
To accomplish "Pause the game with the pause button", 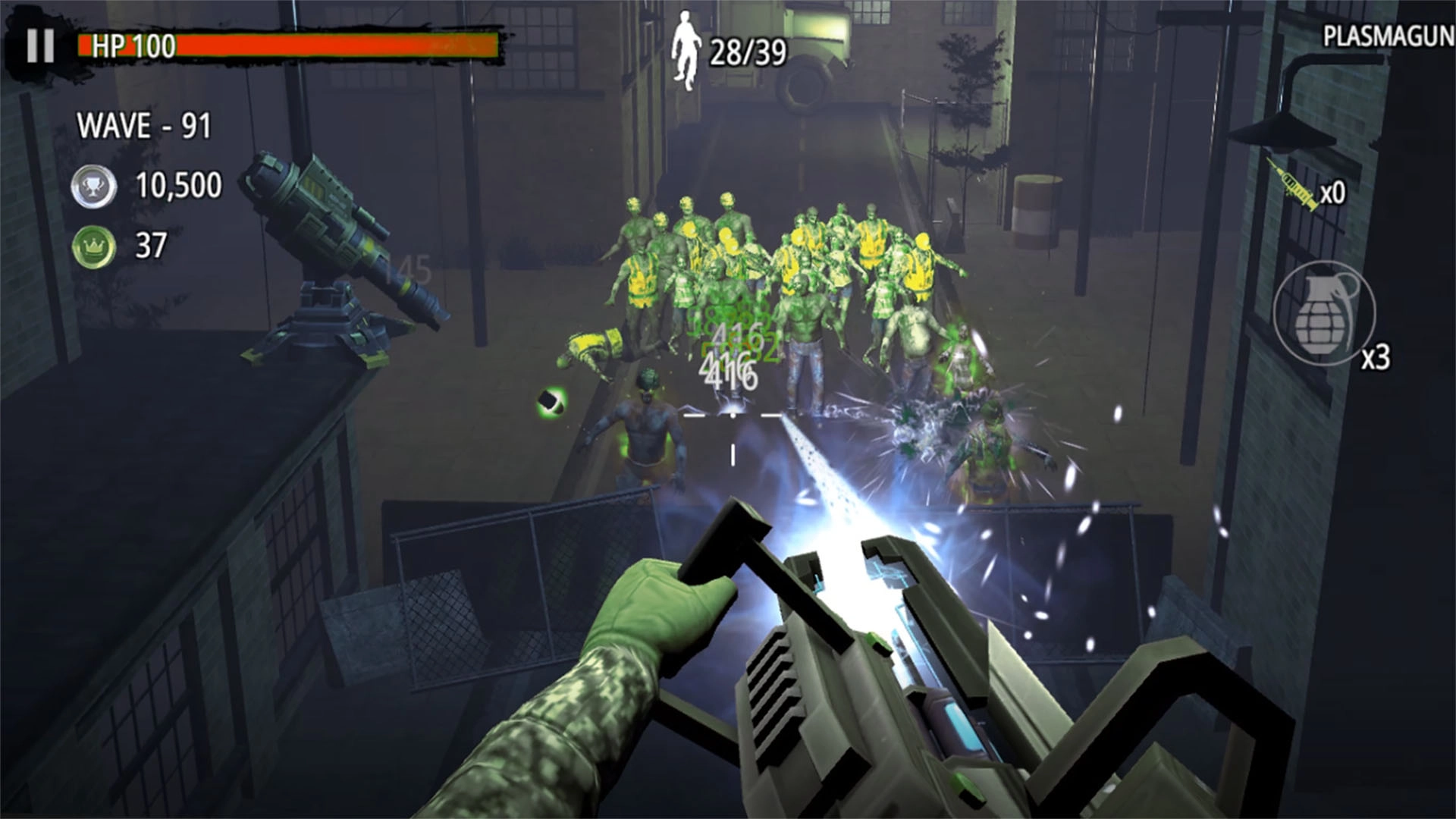I will pyautogui.click(x=40, y=46).
